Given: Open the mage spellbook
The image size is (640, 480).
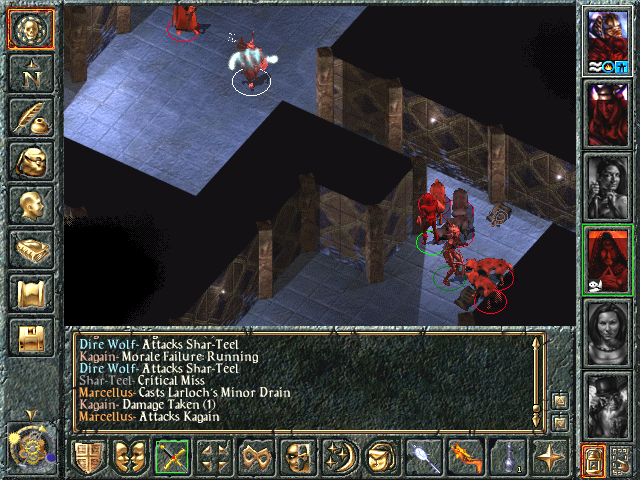Looking at the screenshot, I should pyautogui.click(x=31, y=249).
